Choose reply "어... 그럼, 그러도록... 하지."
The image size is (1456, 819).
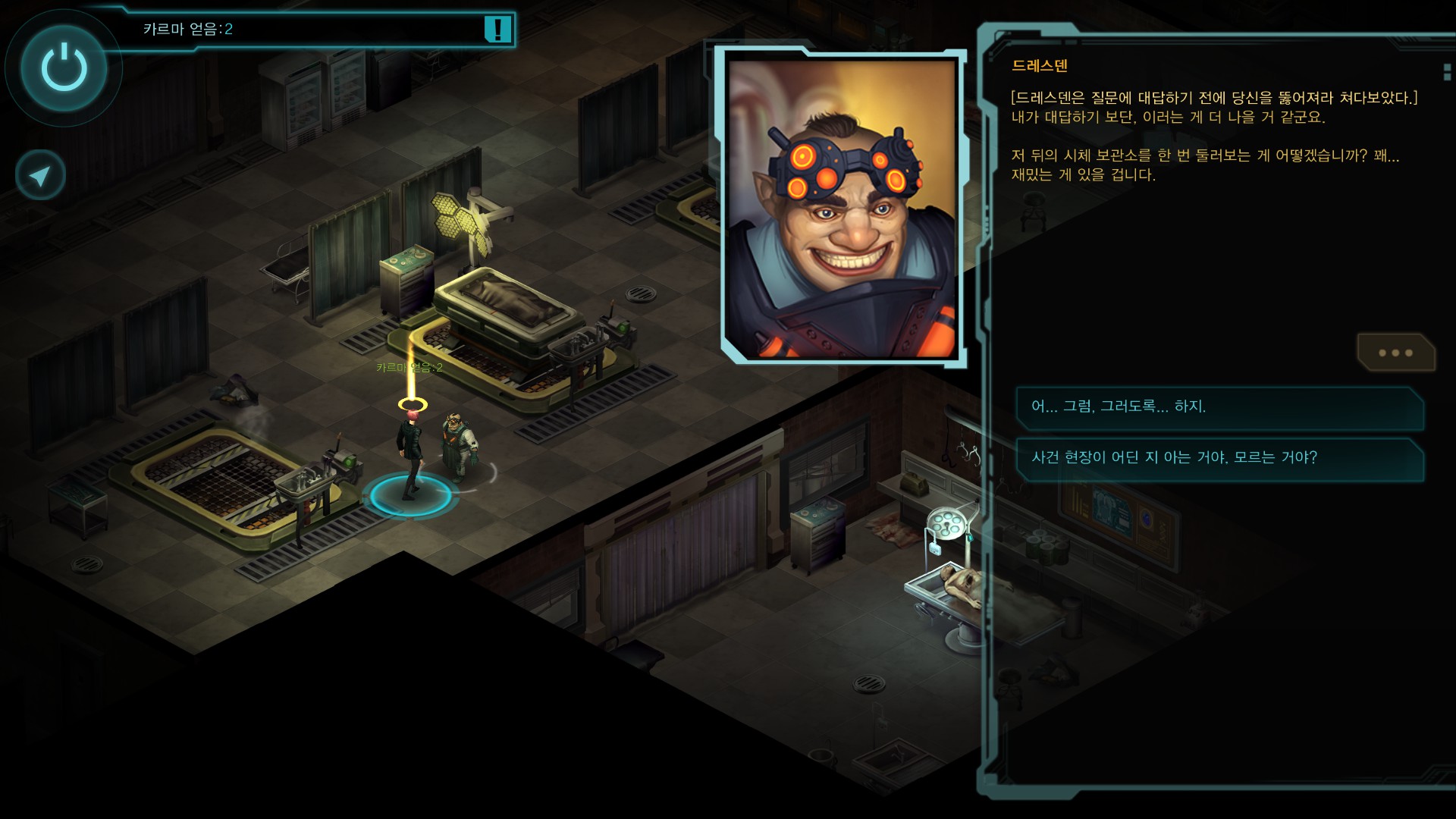pyautogui.click(x=1219, y=407)
